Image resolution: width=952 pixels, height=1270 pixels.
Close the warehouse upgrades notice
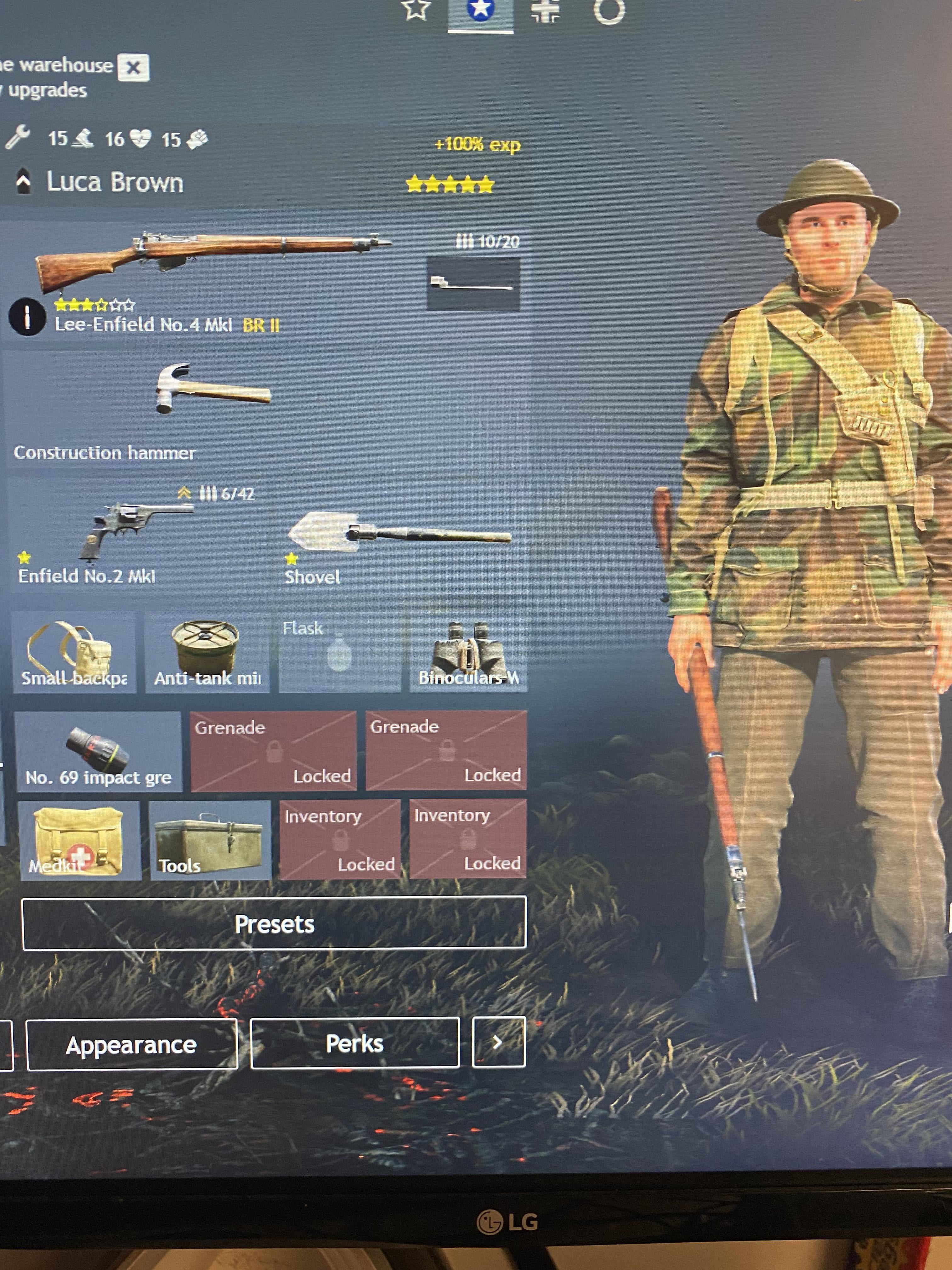[x=133, y=68]
